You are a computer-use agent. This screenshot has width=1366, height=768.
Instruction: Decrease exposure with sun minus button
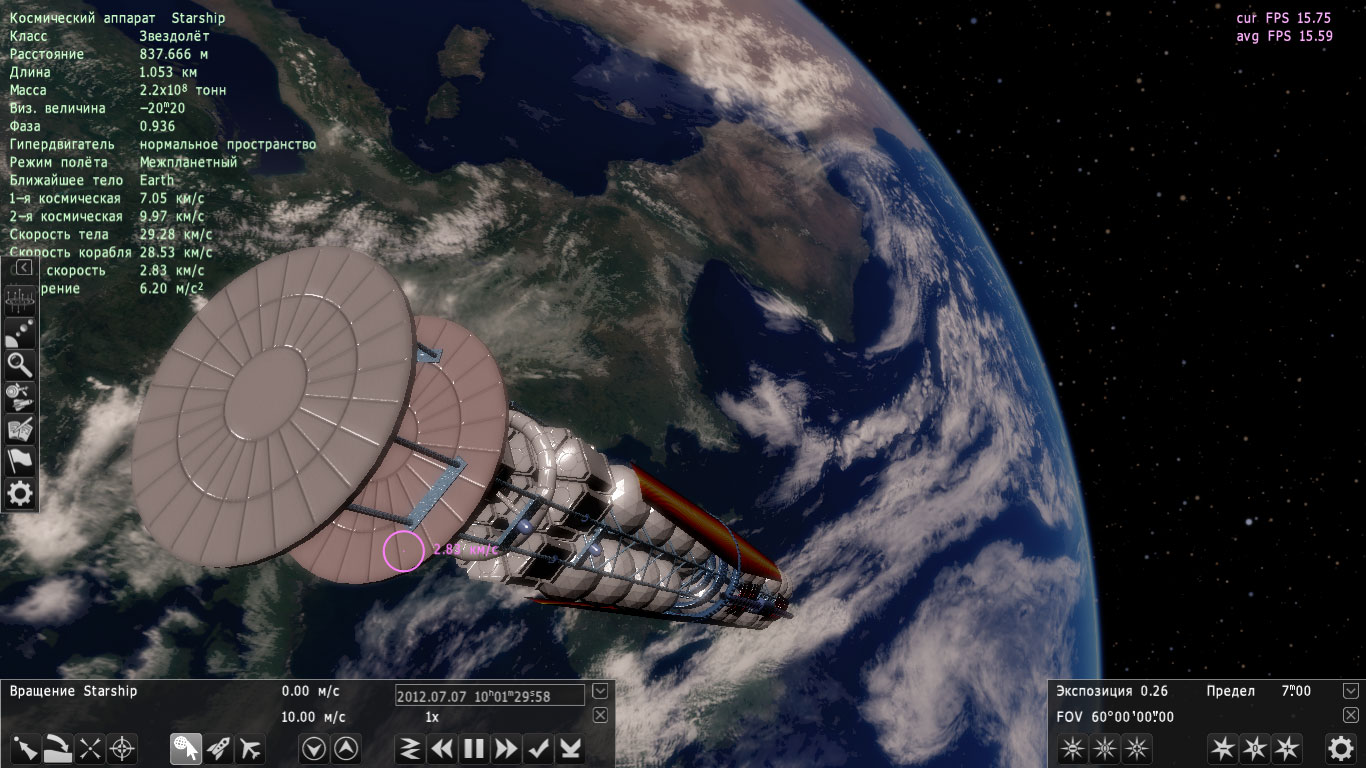point(1072,748)
